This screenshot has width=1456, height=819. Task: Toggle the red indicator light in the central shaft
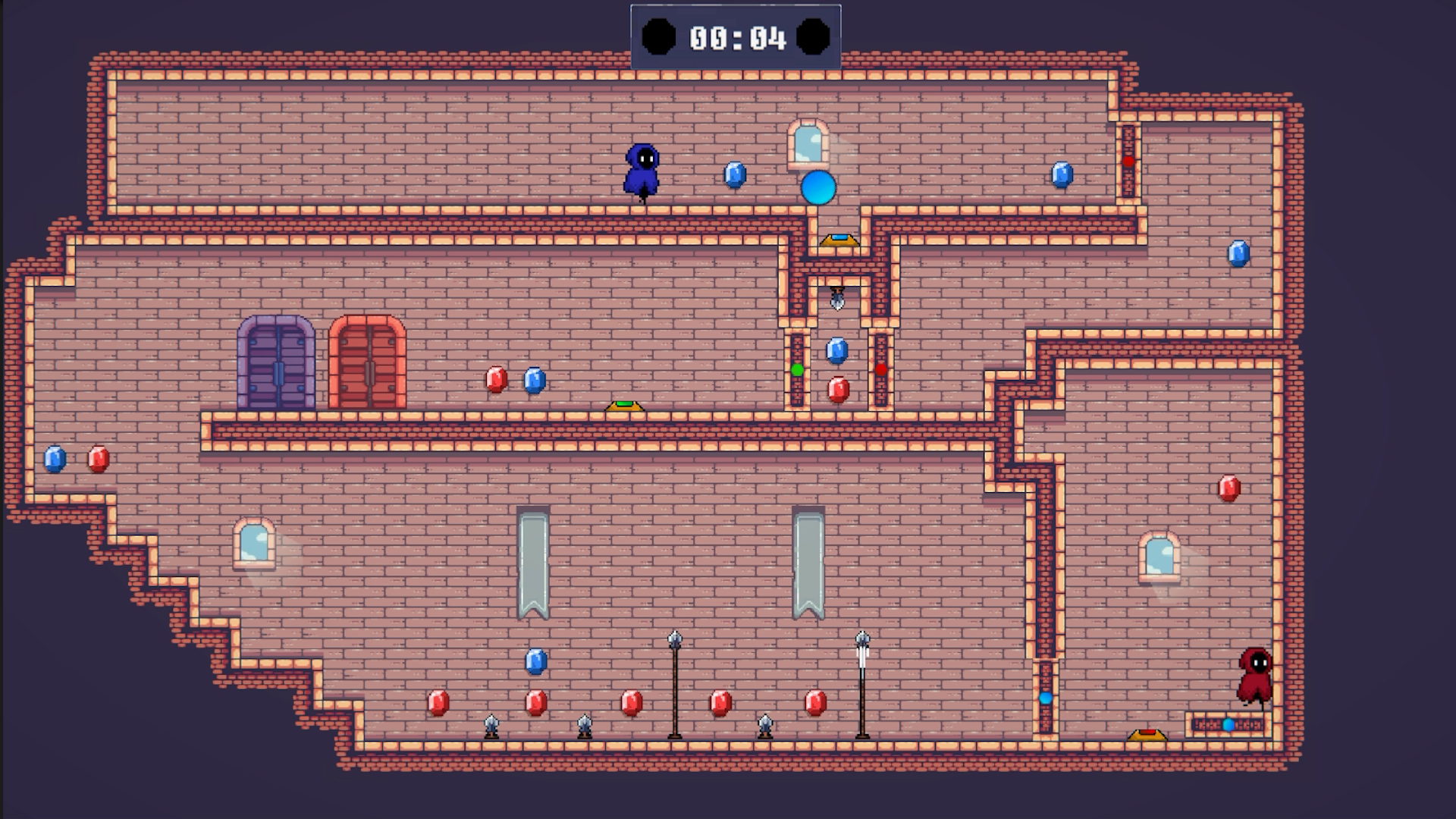coord(881,369)
